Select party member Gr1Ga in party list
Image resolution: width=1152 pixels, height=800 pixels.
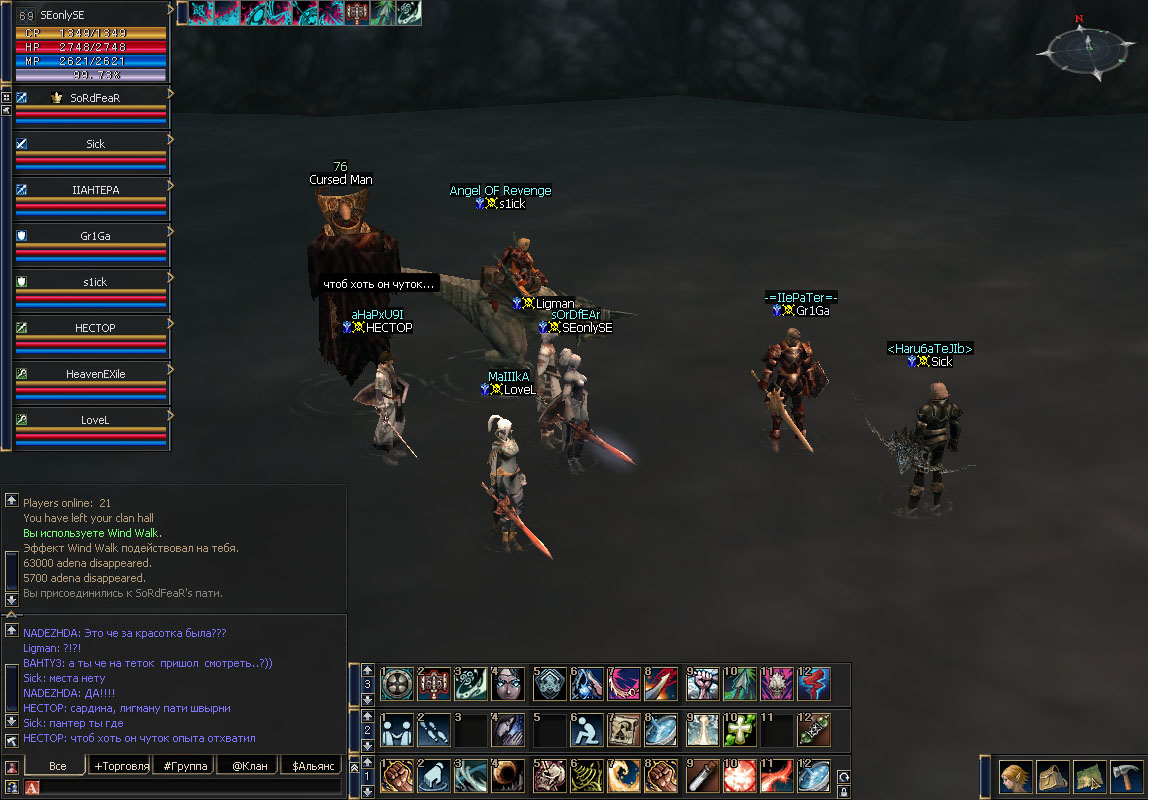click(x=95, y=236)
